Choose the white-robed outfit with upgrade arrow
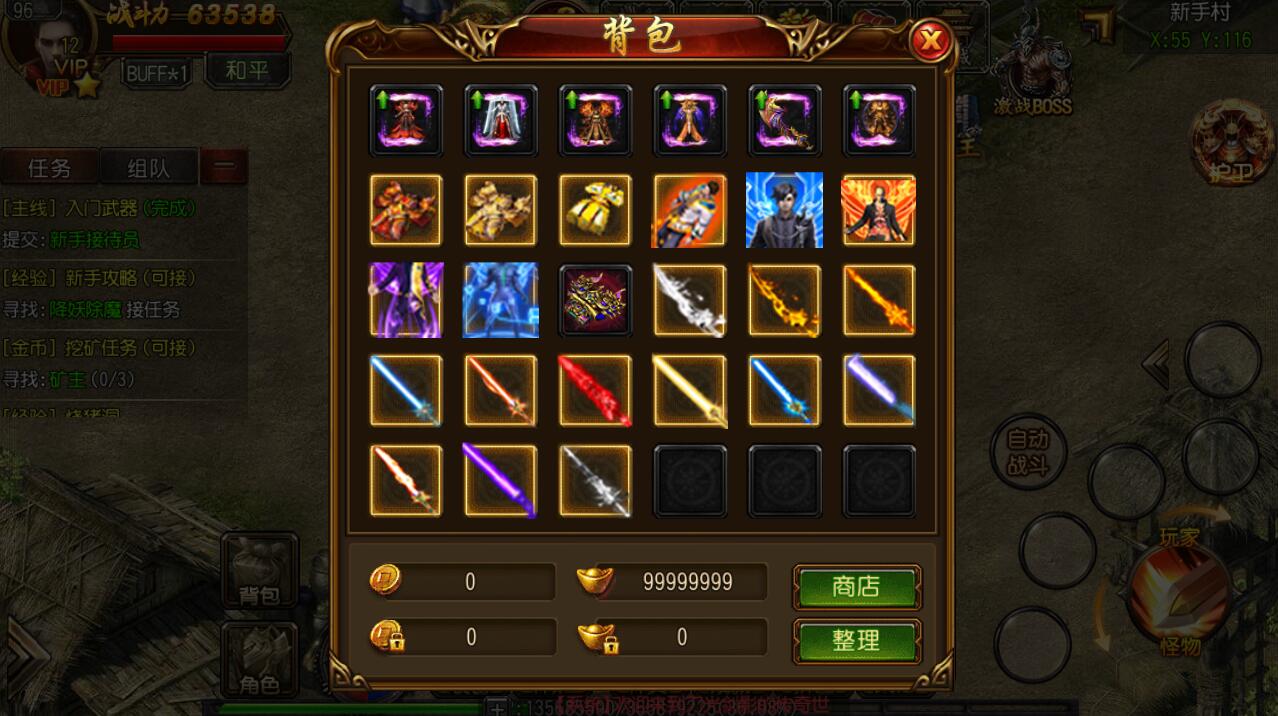1278x716 pixels. click(500, 121)
